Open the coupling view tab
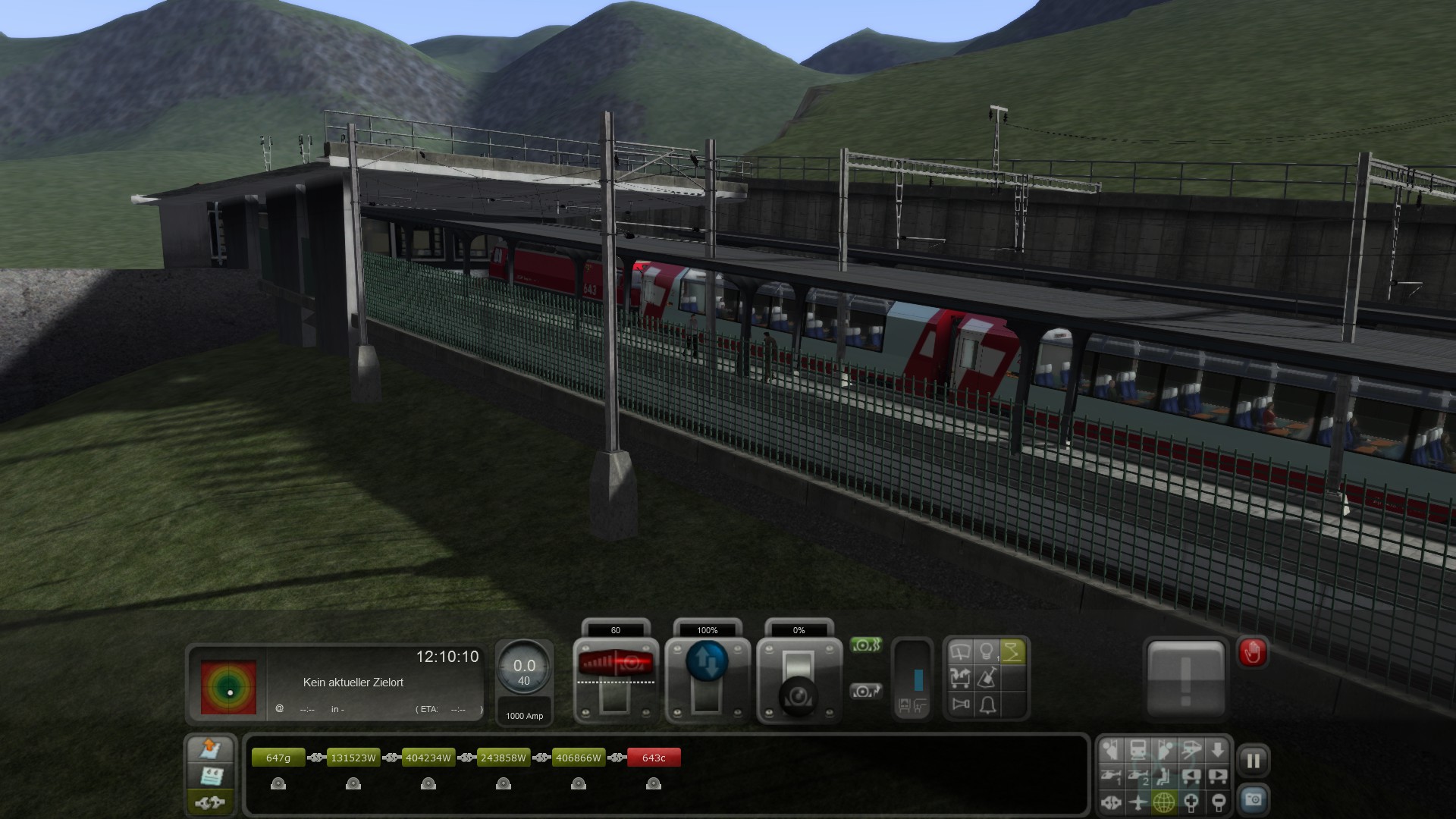This screenshot has width=1456, height=819. [210, 802]
